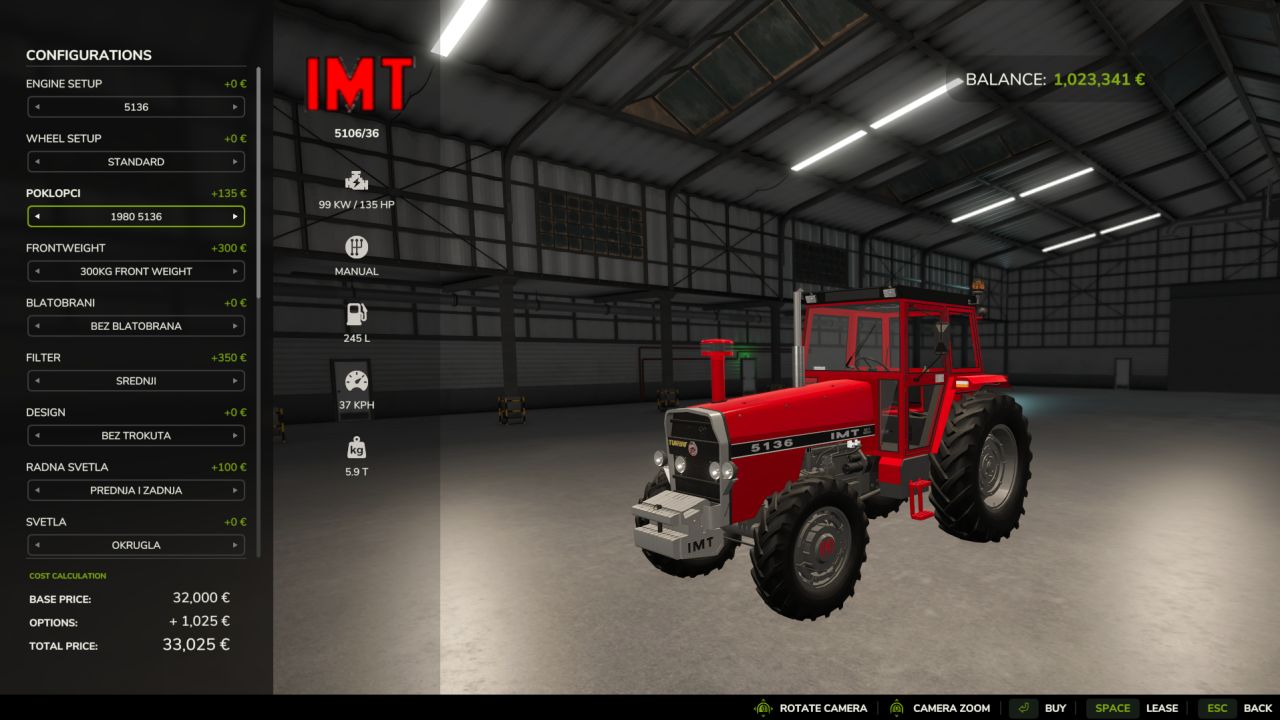The width and height of the screenshot is (1280, 720).
Task: Open the previous WHEEL SETUP option
Action: click(x=36, y=161)
